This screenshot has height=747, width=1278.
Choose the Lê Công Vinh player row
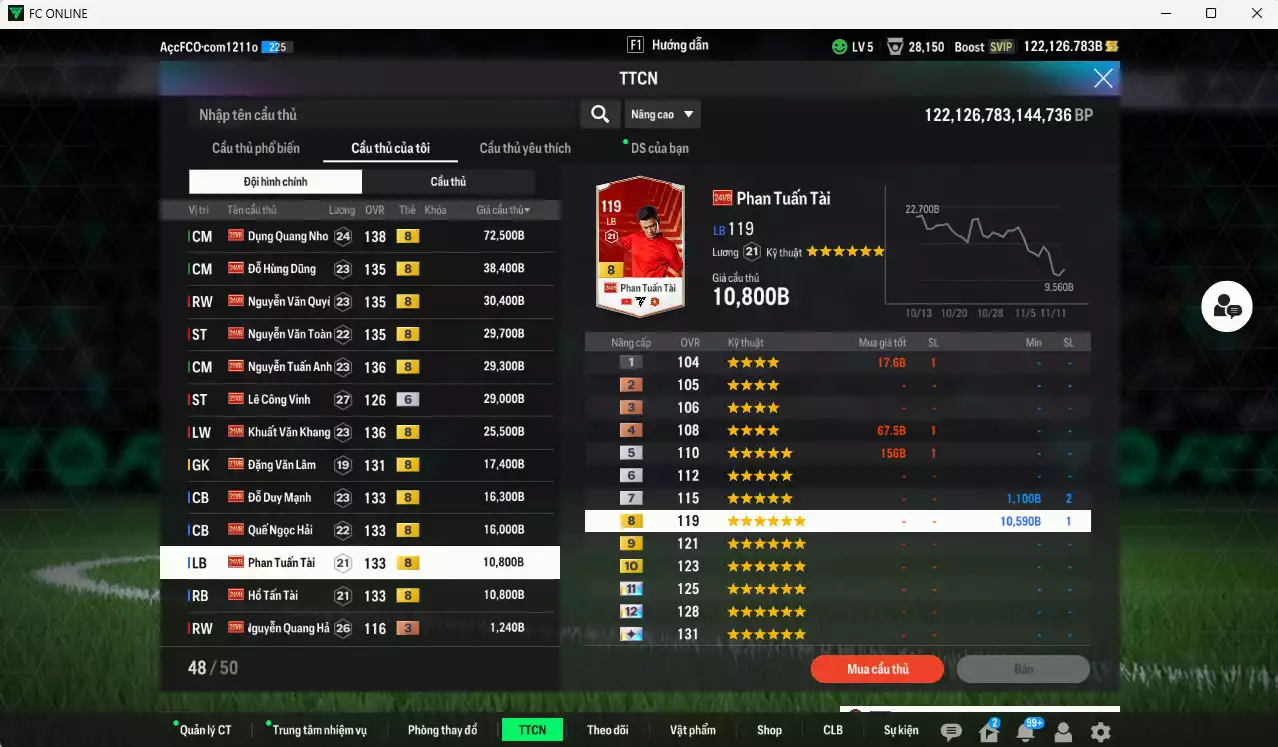coord(279,399)
